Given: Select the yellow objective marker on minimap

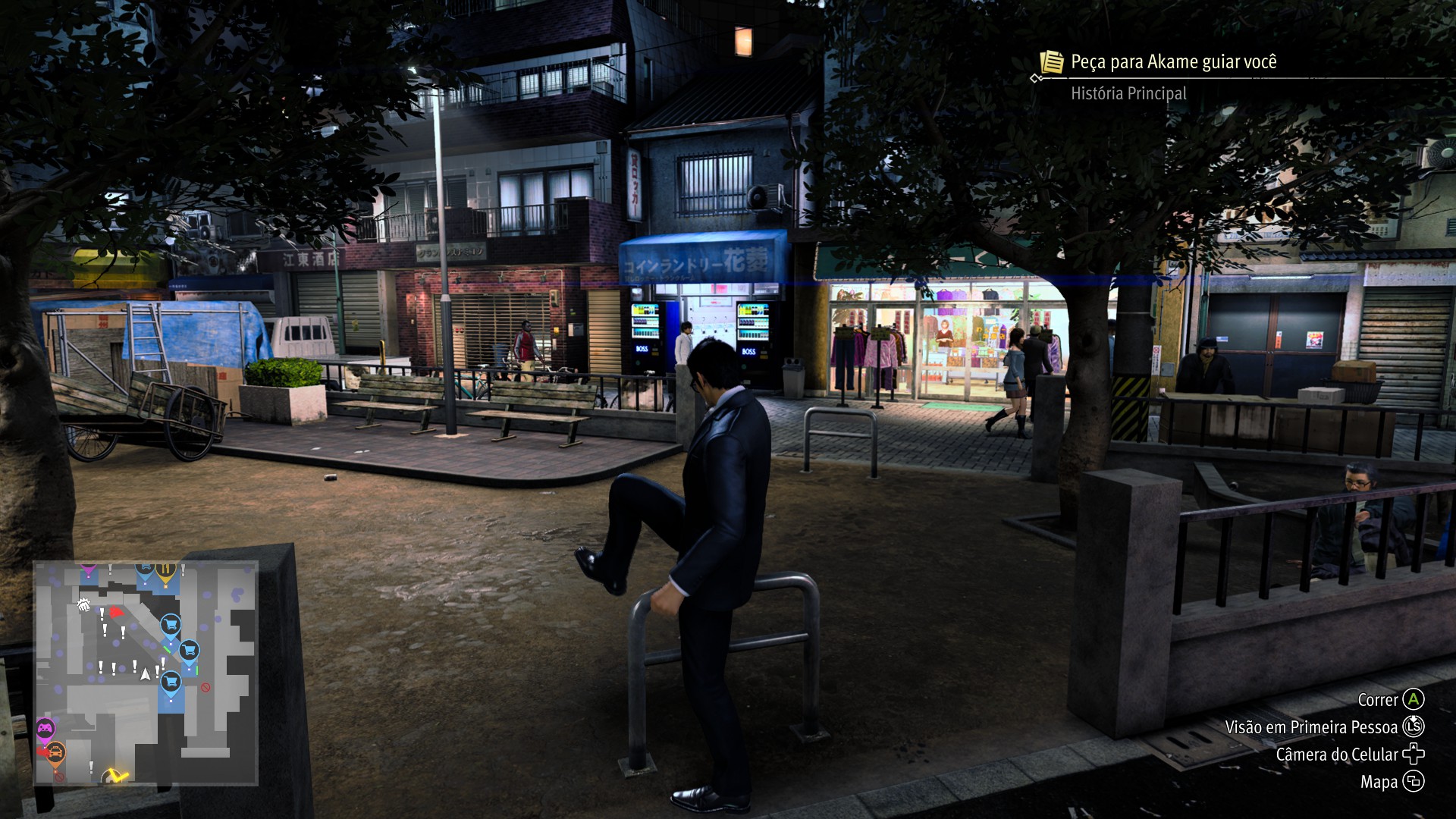Looking at the screenshot, I should click(115, 776).
